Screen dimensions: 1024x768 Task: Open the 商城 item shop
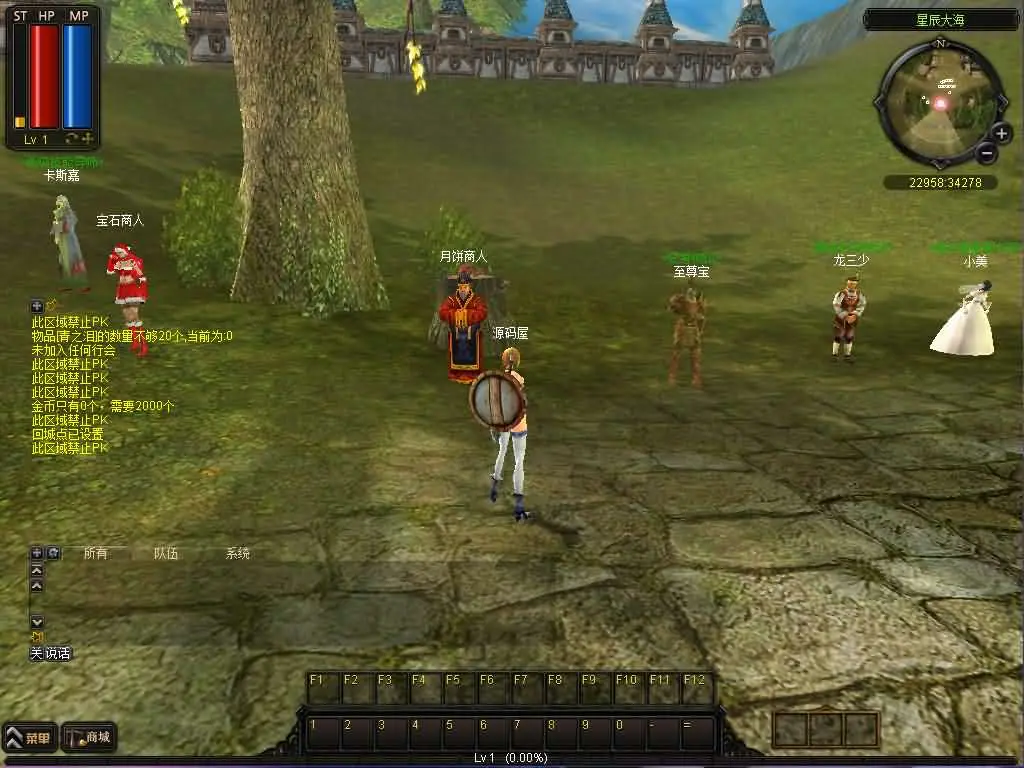tap(89, 738)
